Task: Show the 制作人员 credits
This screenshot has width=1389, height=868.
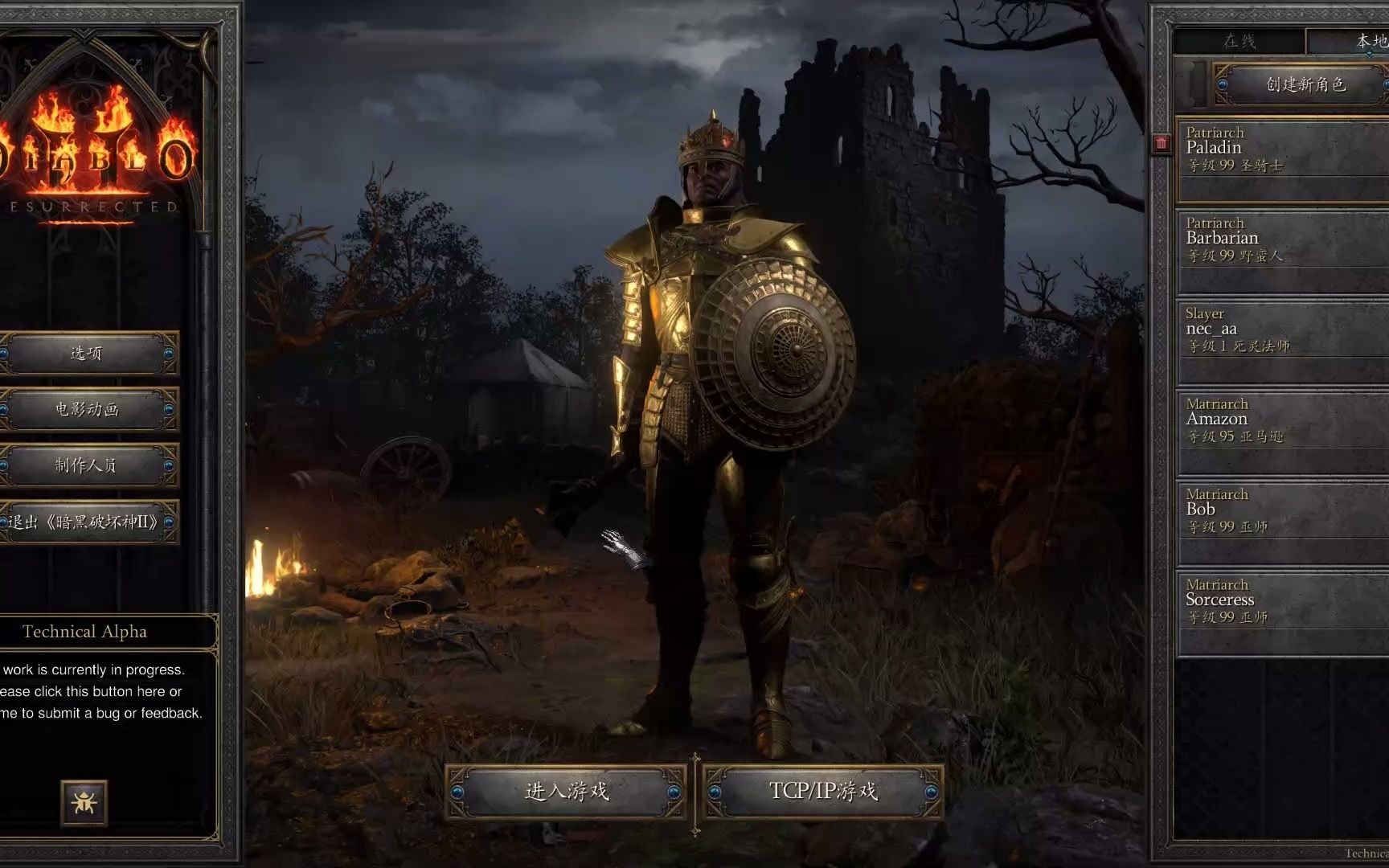Action: (x=87, y=466)
